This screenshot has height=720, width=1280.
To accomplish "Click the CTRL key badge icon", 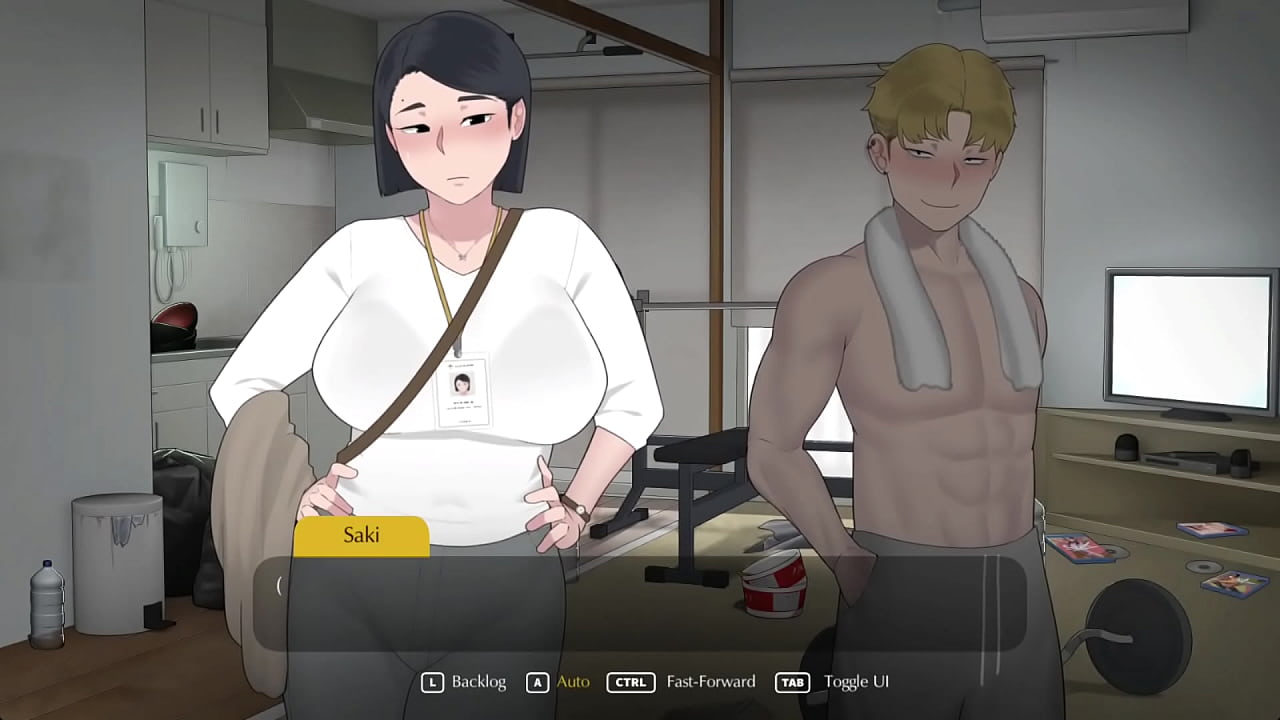I will (630, 681).
